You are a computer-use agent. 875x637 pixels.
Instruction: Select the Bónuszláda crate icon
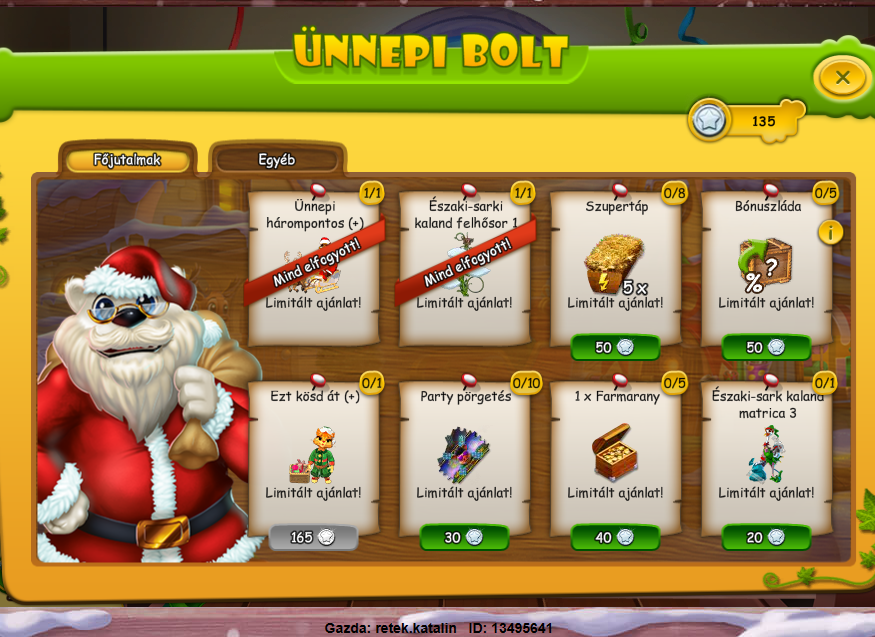tap(764, 264)
